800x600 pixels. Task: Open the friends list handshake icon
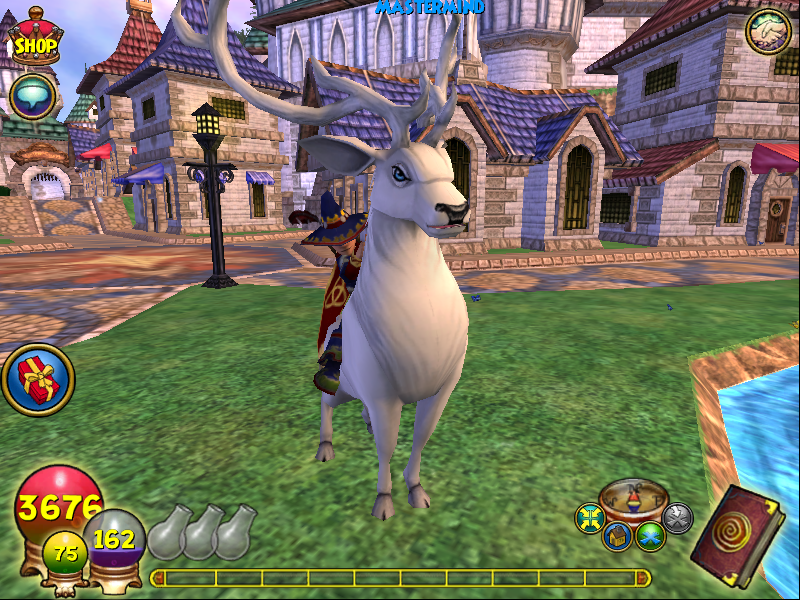(768, 32)
